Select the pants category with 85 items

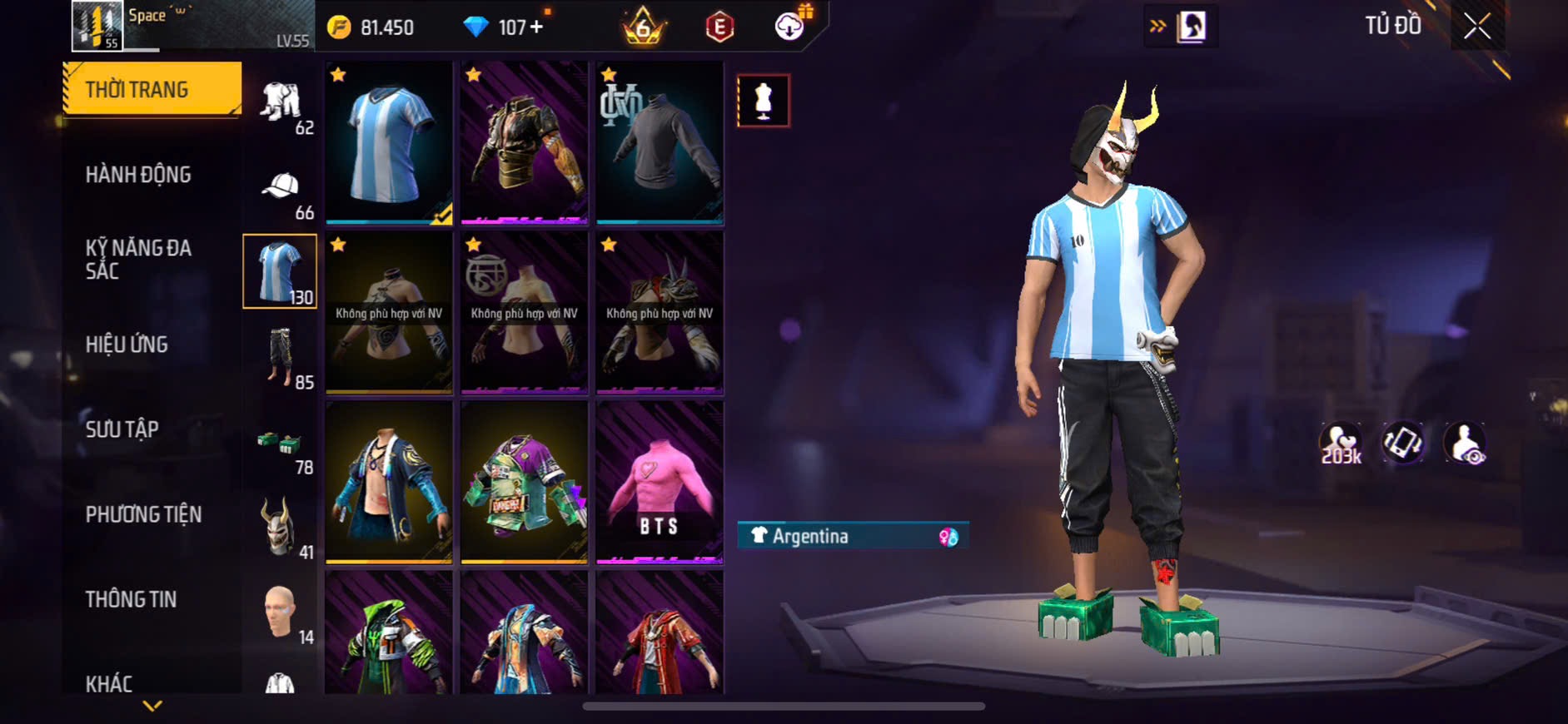pos(281,358)
